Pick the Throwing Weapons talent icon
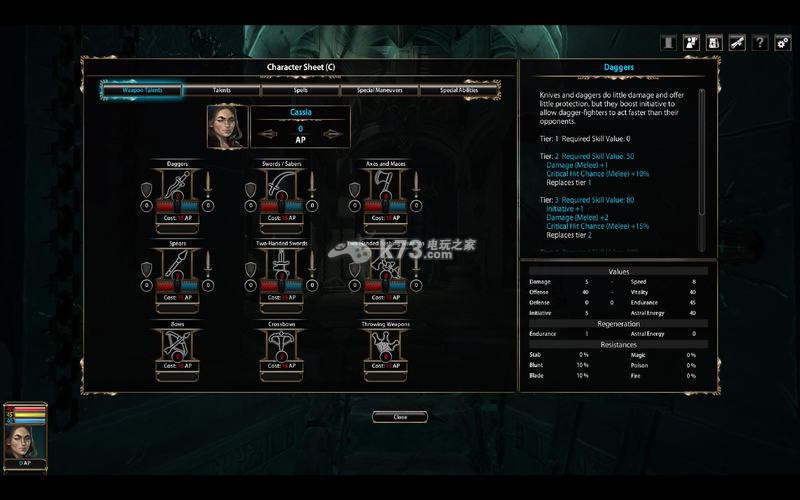Image resolution: width=800 pixels, height=500 pixels. [x=386, y=345]
